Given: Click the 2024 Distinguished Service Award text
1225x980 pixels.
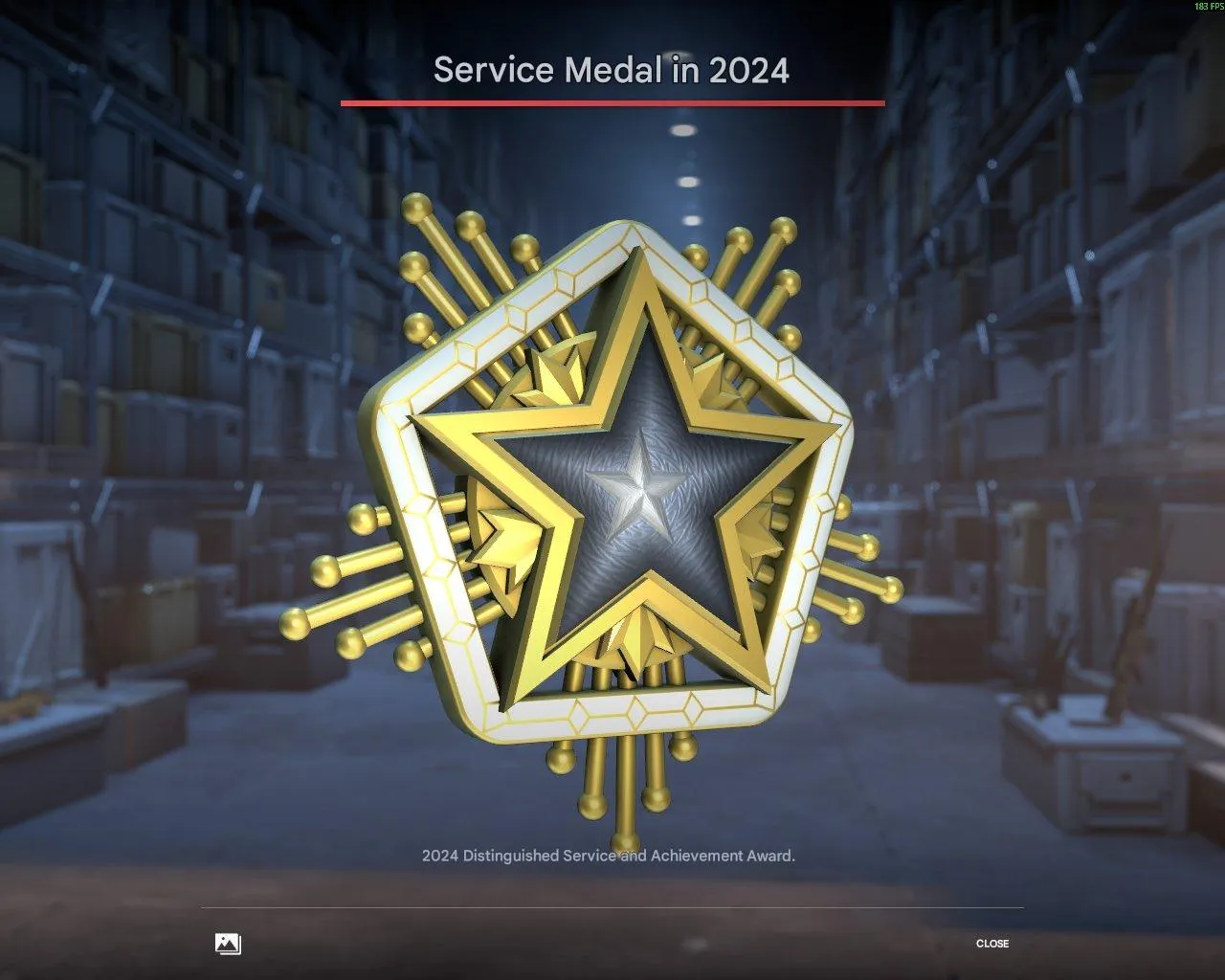Looking at the screenshot, I should coord(609,857).
